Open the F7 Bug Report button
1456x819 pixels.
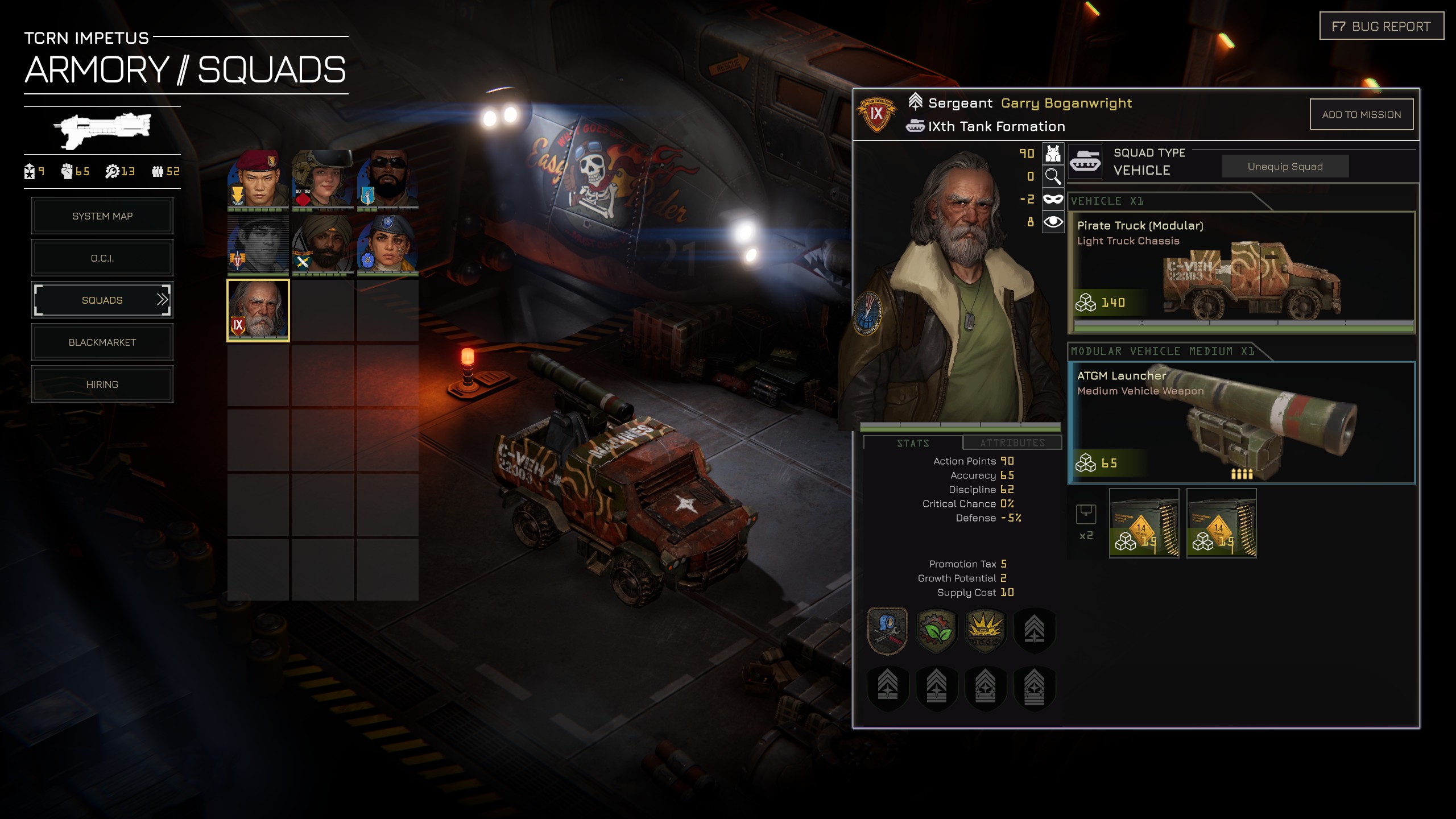tap(1381, 27)
